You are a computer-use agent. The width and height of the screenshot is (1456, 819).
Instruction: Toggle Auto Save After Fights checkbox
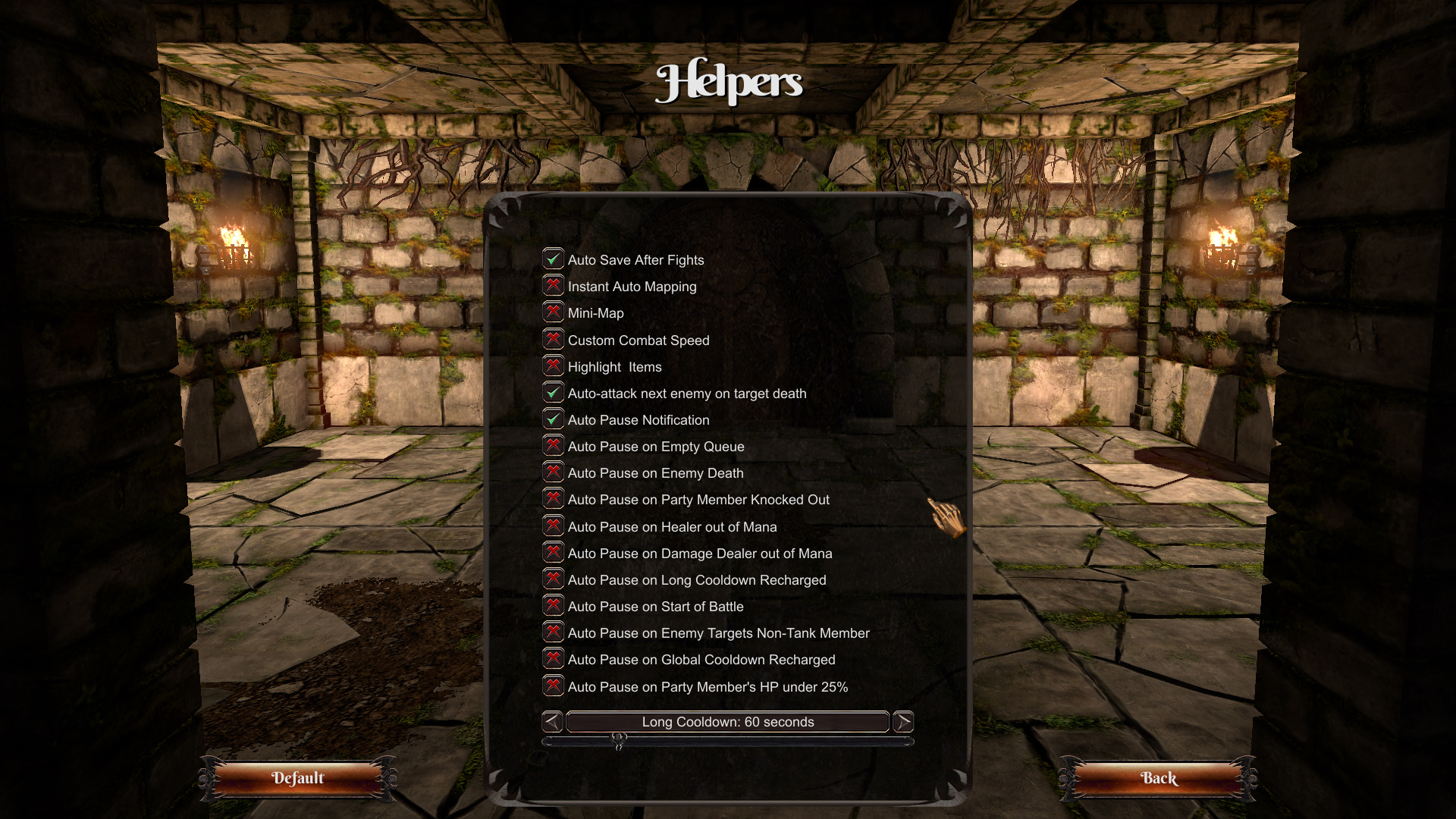(x=554, y=259)
